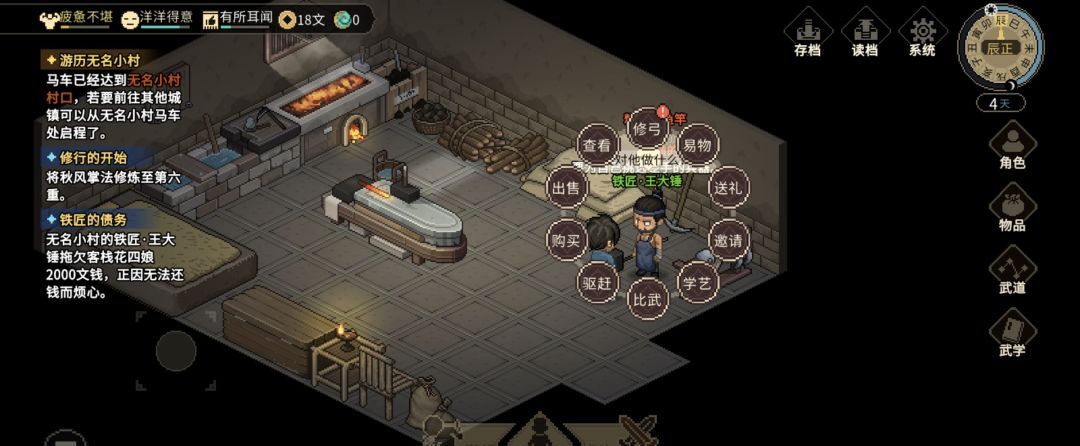Viewport: 1080px width, 446px height.
Task: Open the 系统 system settings
Action: pyautogui.click(x=922, y=34)
